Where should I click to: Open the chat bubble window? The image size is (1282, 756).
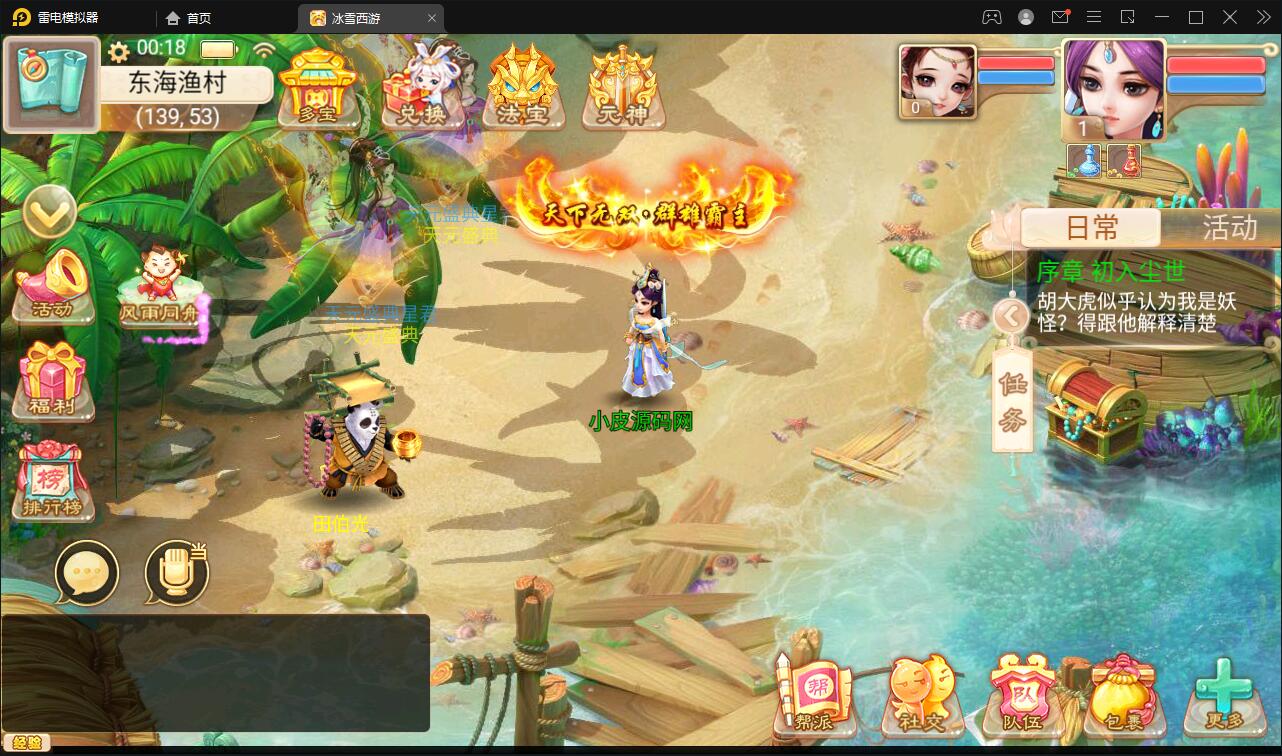(x=88, y=573)
